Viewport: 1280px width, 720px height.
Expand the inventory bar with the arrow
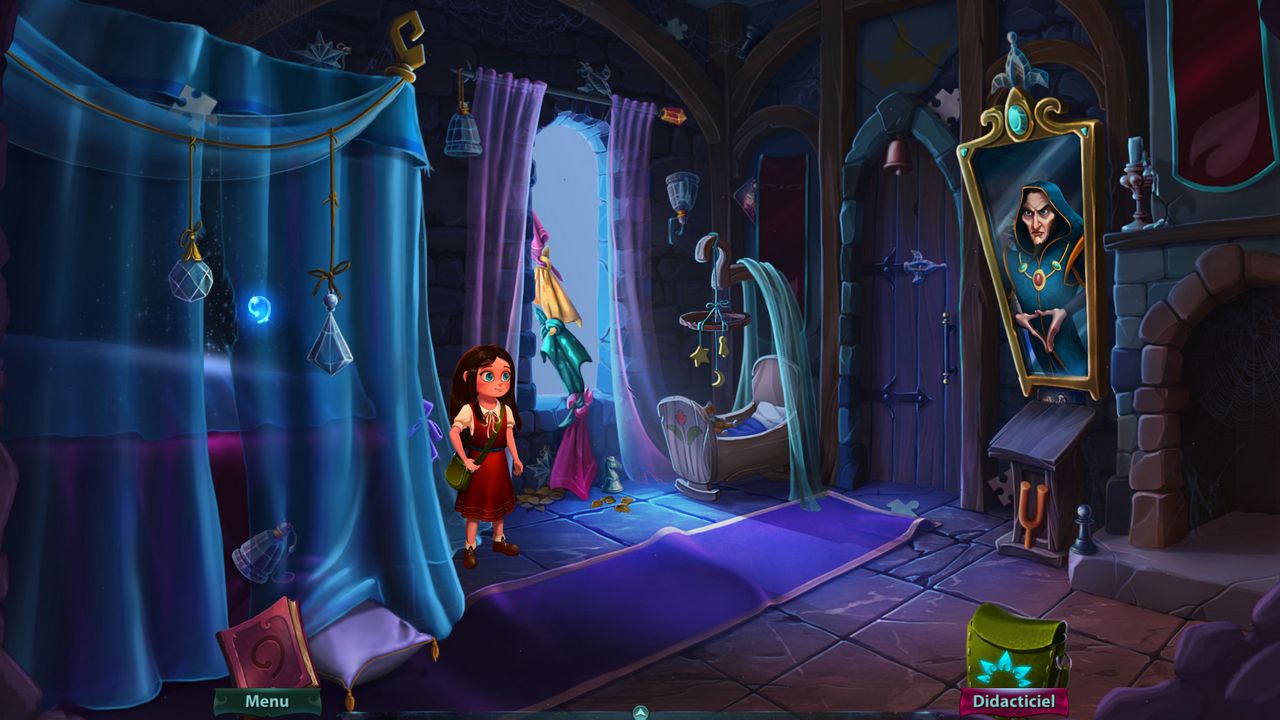pyautogui.click(x=640, y=712)
